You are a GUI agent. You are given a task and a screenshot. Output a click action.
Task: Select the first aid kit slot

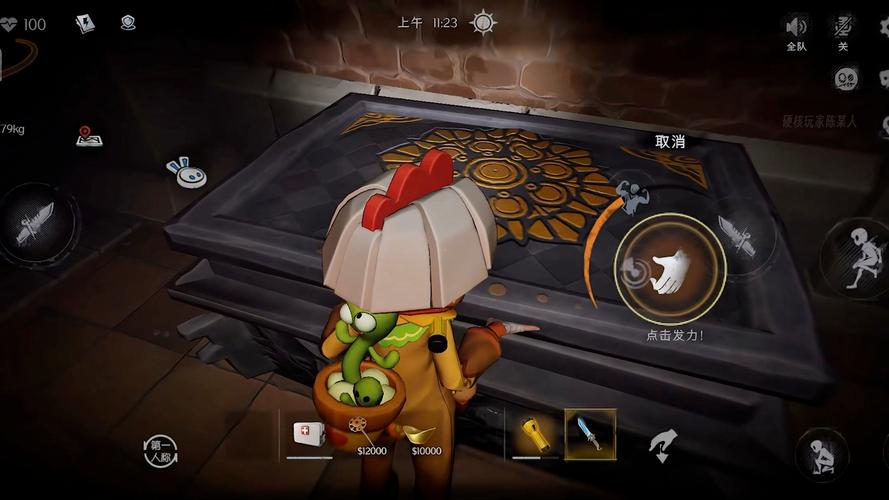click(x=308, y=434)
